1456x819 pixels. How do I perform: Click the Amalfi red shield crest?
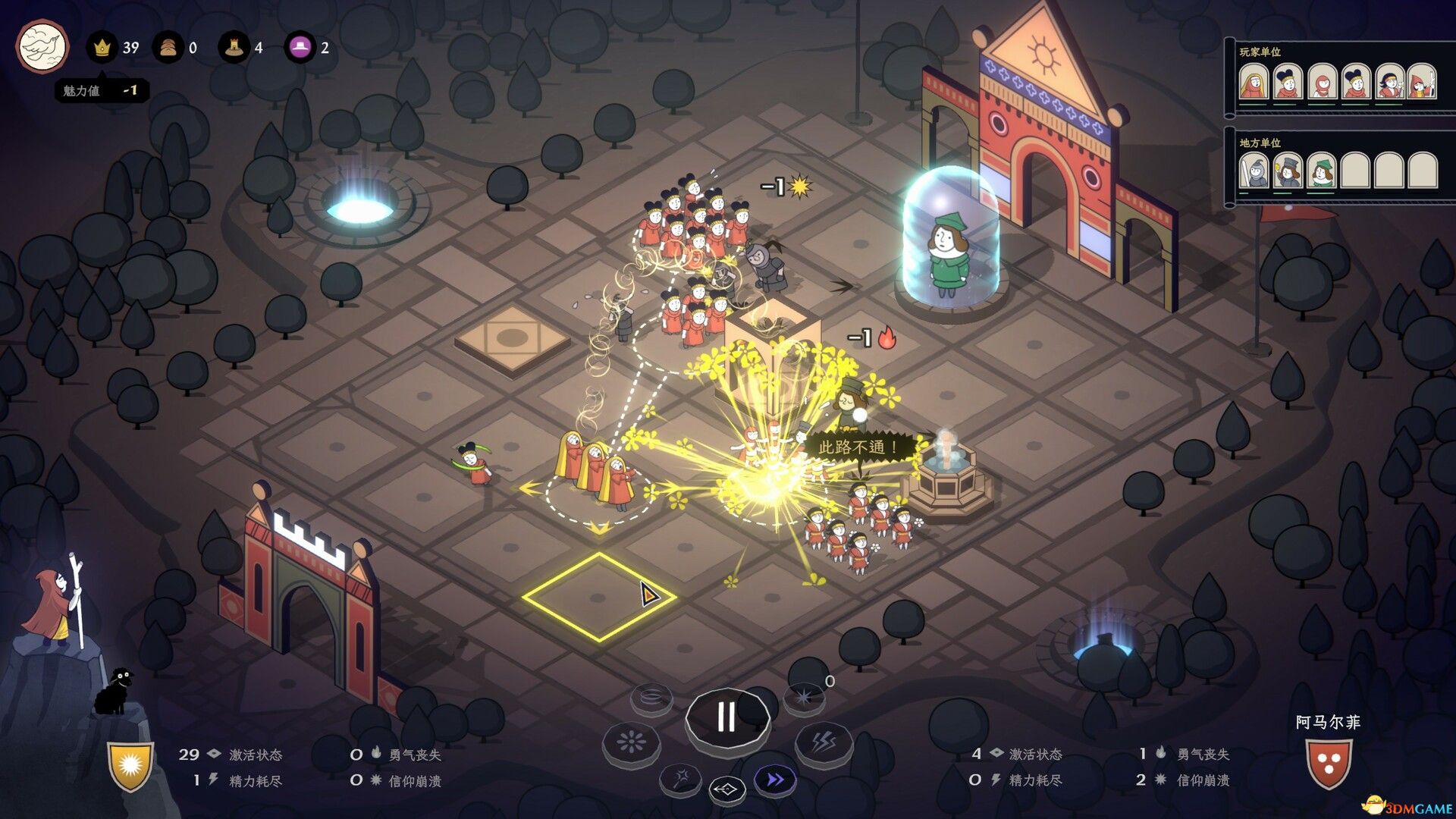coord(1328,762)
